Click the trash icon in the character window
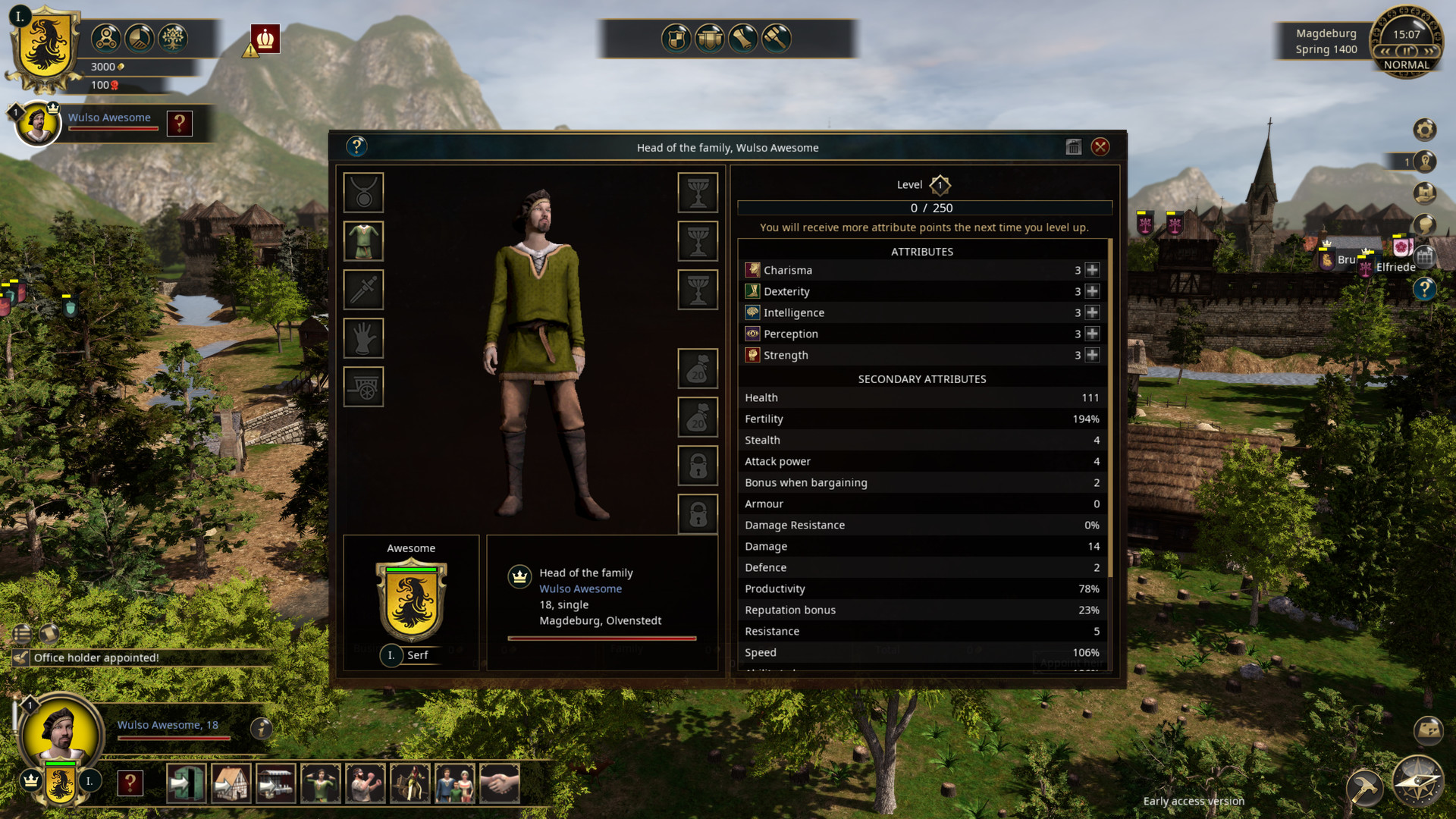1456x819 pixels. pos(1073,147)
